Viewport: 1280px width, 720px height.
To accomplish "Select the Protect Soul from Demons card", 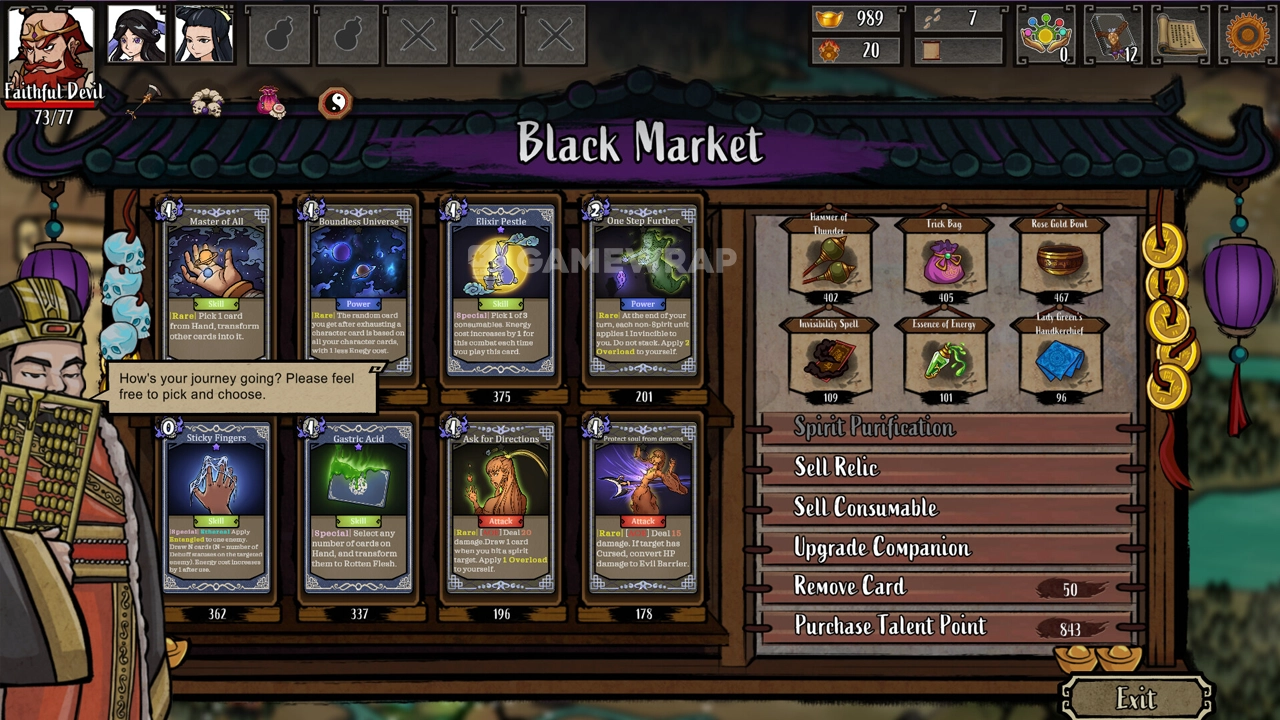I will click(643, 506).
